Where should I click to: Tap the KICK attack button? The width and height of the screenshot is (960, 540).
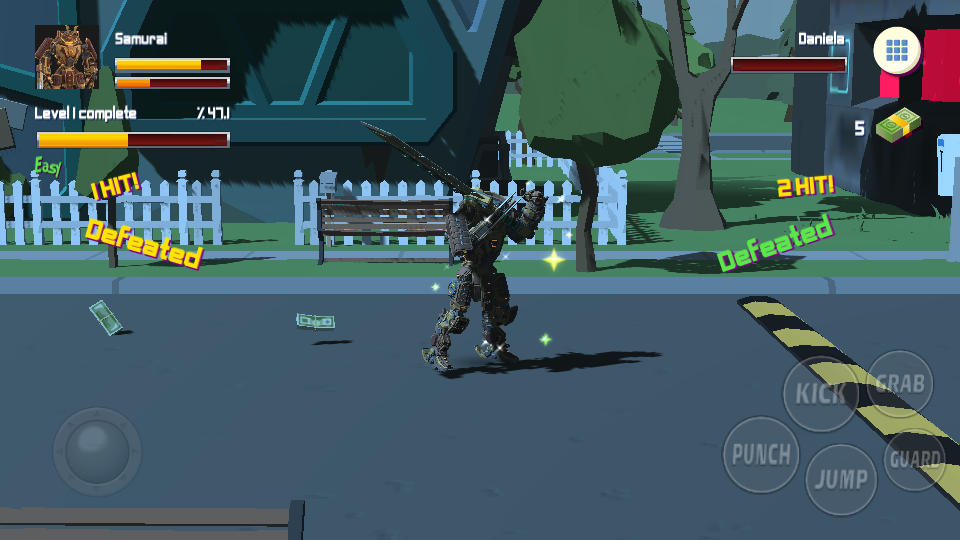[x=820, y=393]
